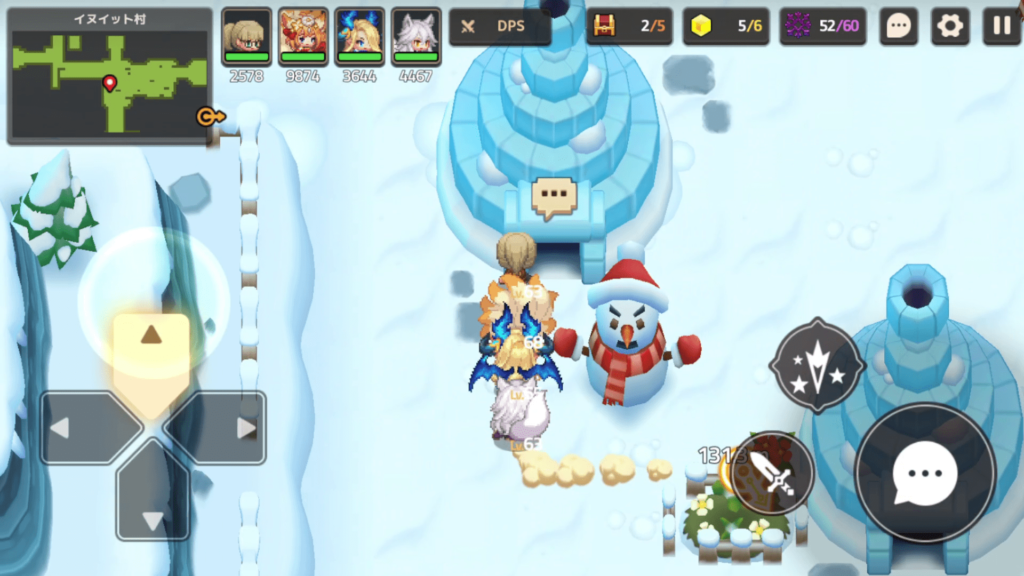Move right with the D-pad arrow

point(224,428)
